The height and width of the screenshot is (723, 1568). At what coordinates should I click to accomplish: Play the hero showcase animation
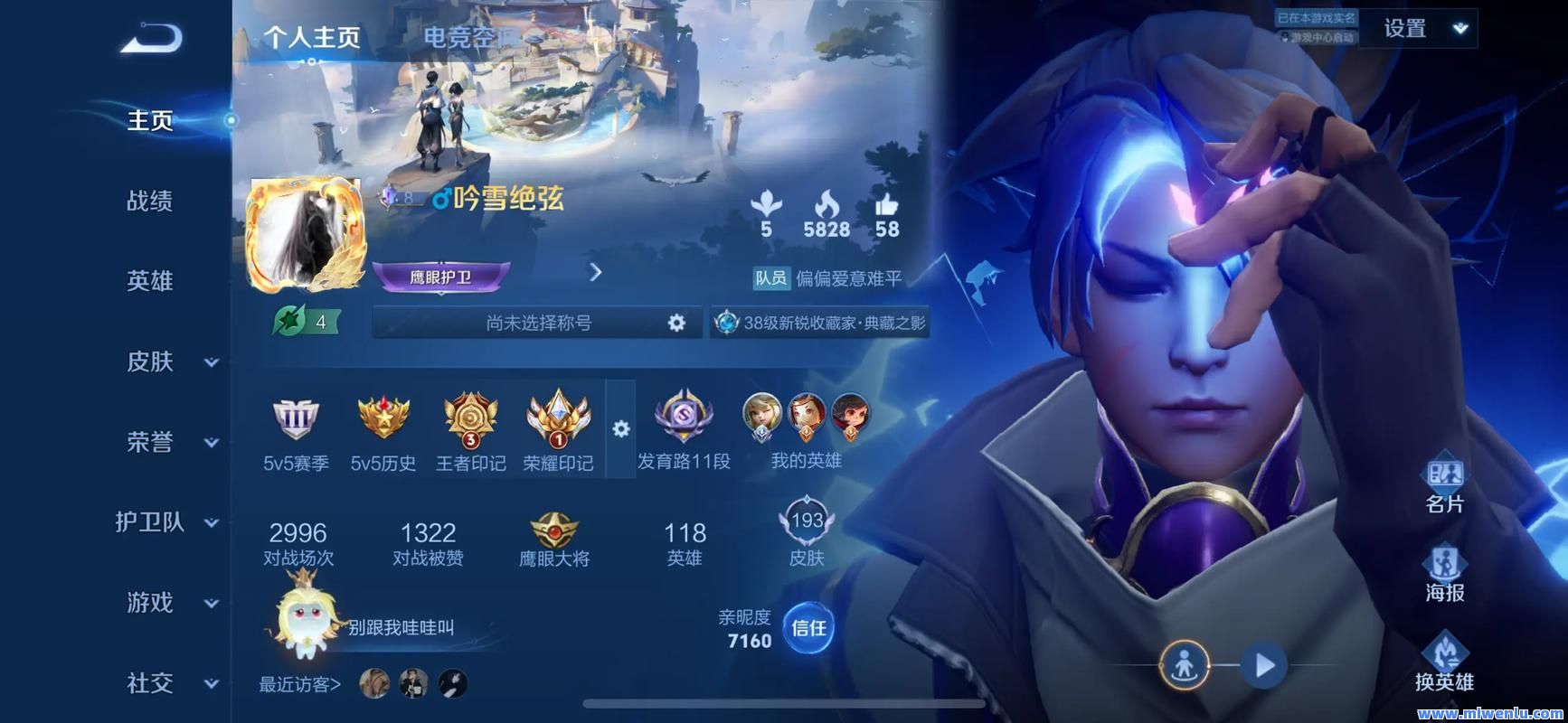tap(1264, 666)
